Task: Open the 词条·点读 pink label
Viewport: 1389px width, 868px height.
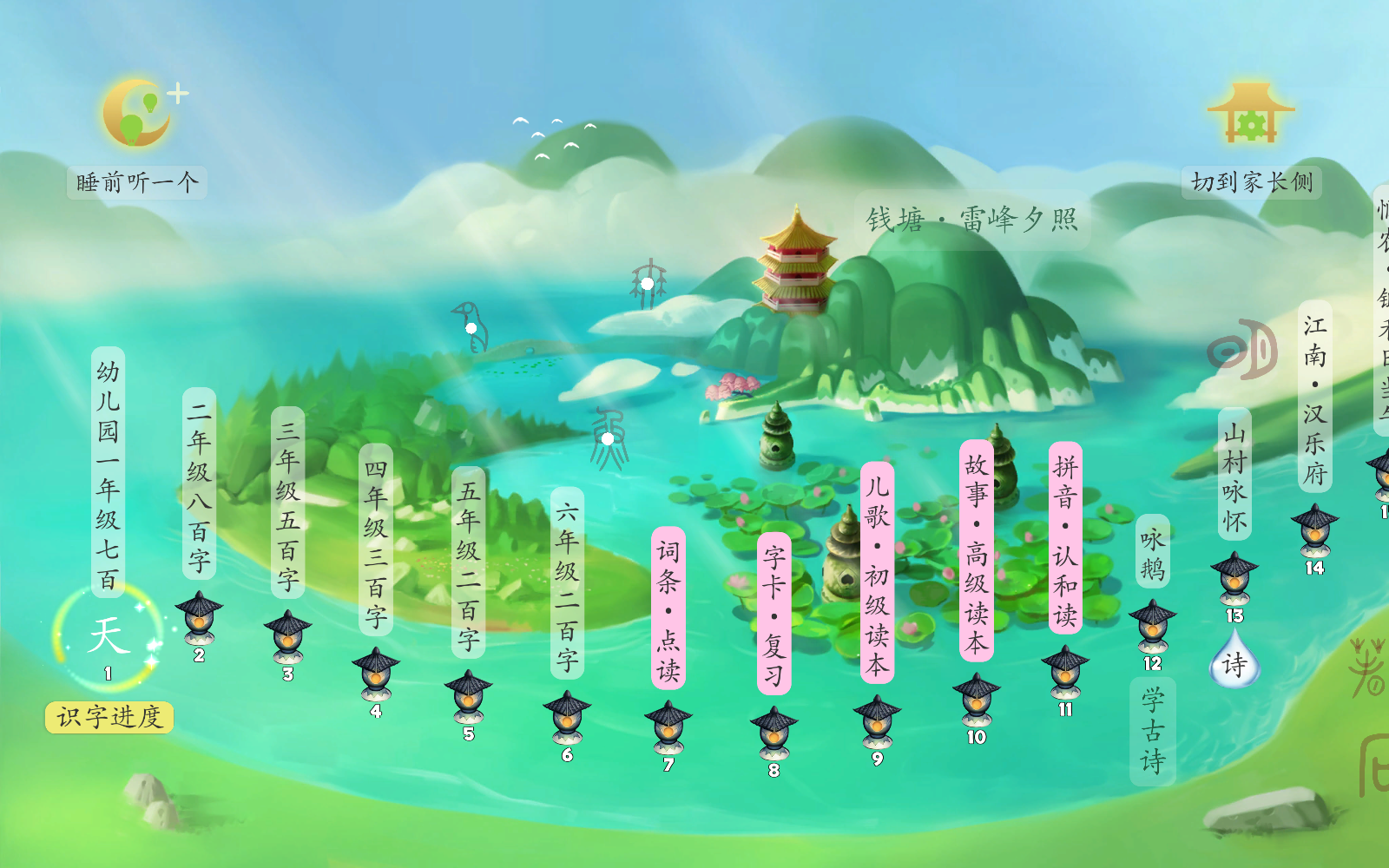Action: [x=668, y=608]
